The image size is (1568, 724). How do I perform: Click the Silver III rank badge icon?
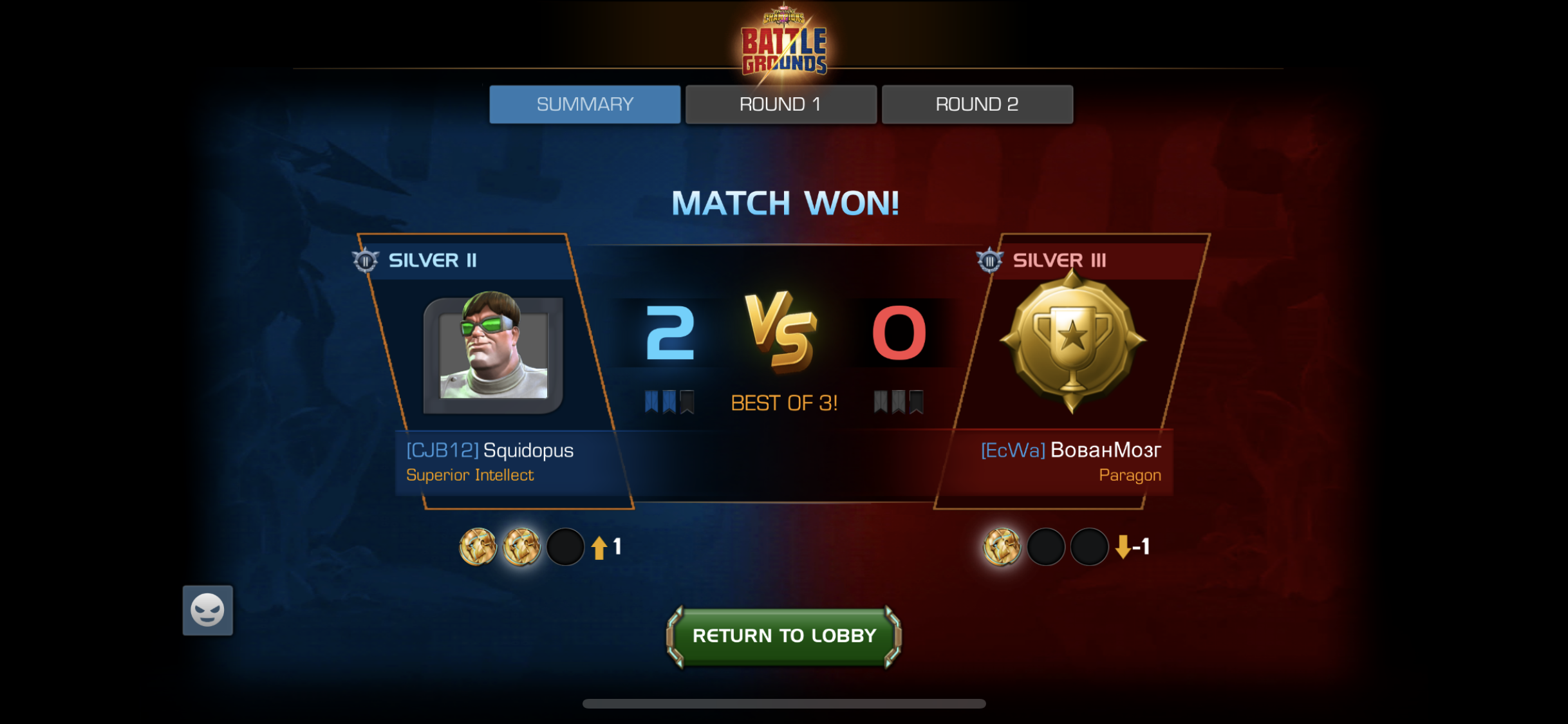[991, 259]
